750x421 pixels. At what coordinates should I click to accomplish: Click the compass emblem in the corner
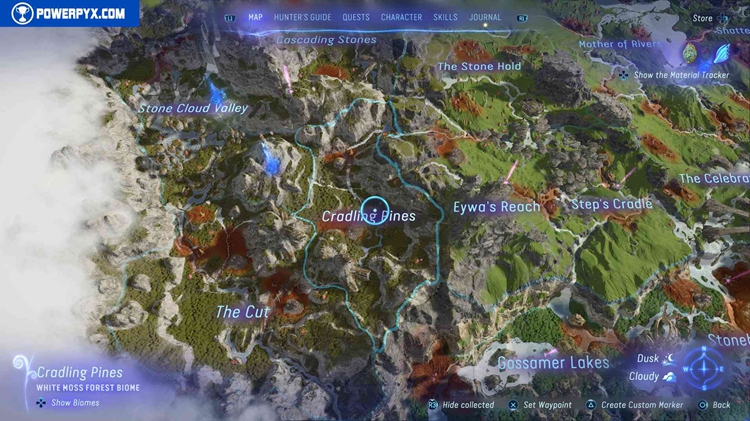706,367
